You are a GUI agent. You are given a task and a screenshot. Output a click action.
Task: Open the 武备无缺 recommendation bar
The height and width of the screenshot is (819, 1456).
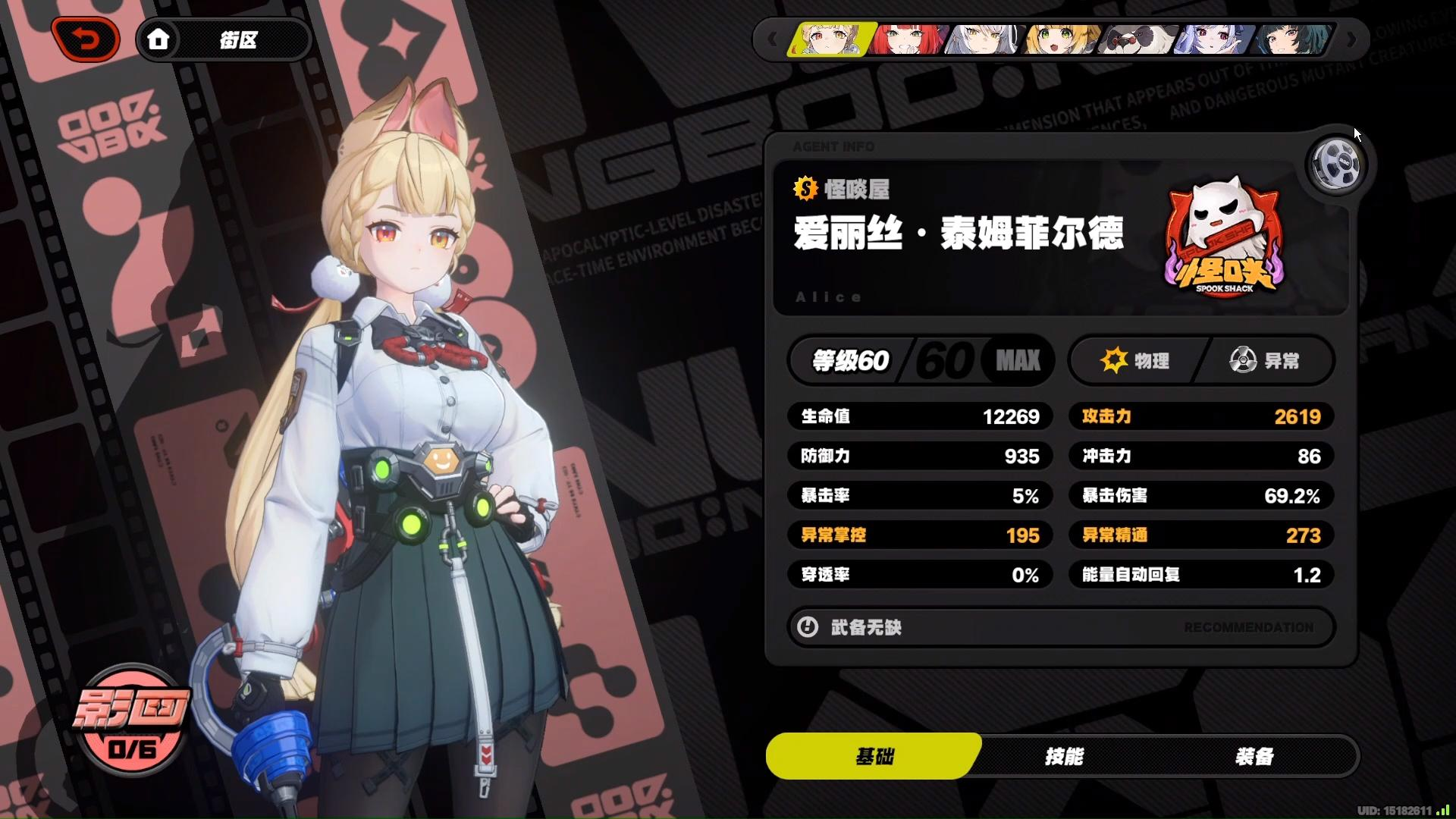[1060, 627]
